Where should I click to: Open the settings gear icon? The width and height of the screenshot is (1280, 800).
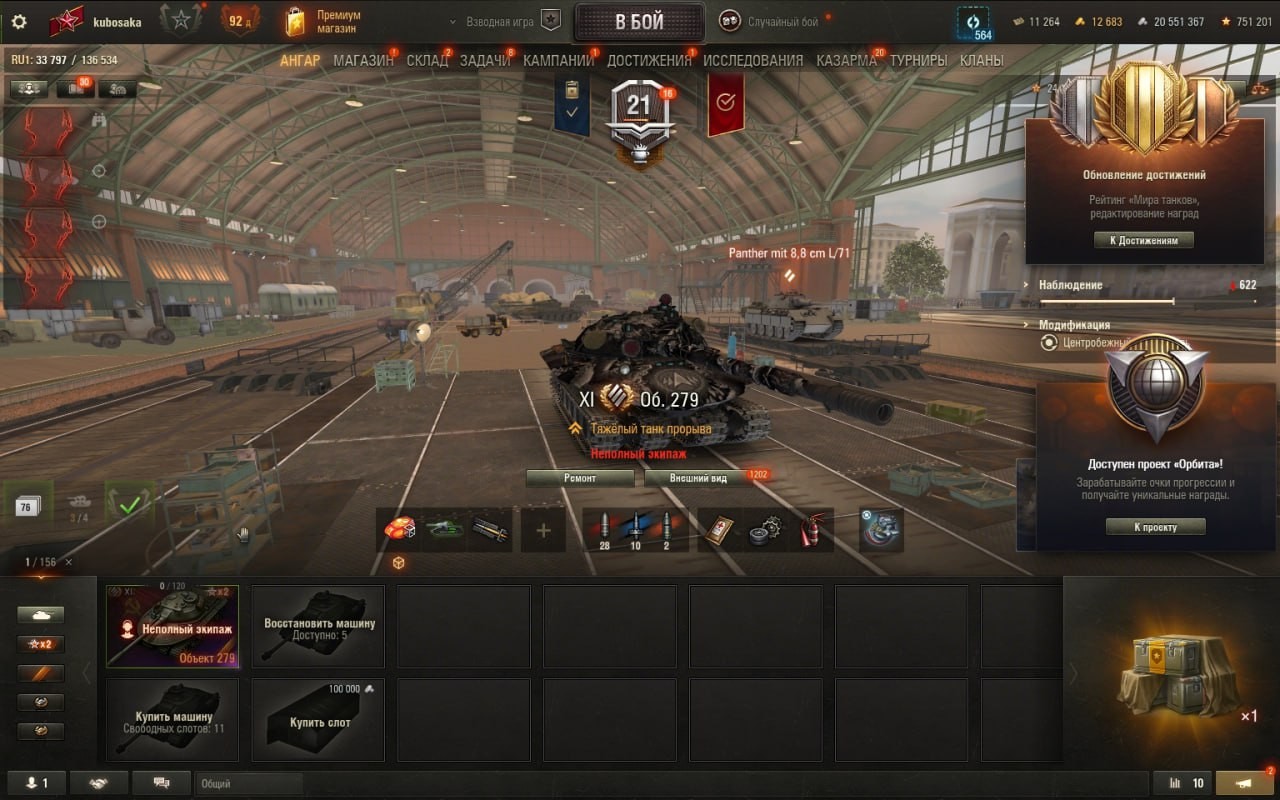click(19, 22)
